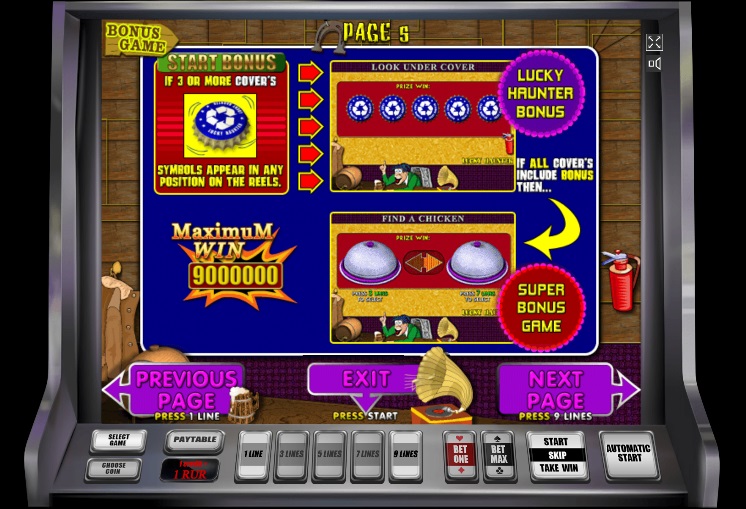Click the Select Game button
Image resolution: width=746 pixels, height=509 pixels.
click(118, 441)
